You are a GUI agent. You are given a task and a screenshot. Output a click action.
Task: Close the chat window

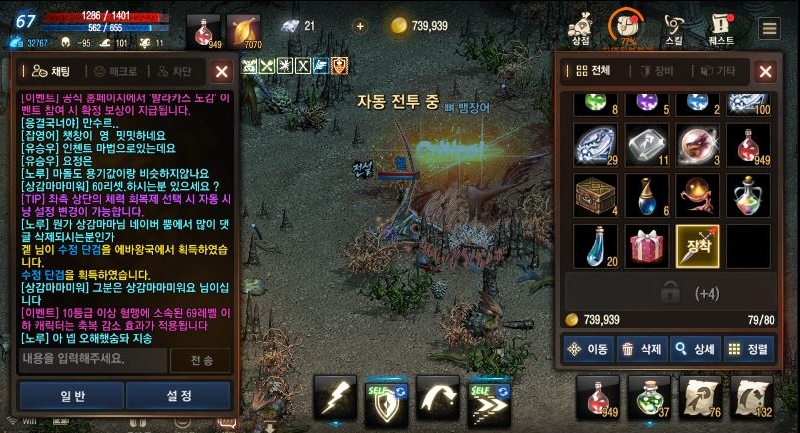(222, 71)
